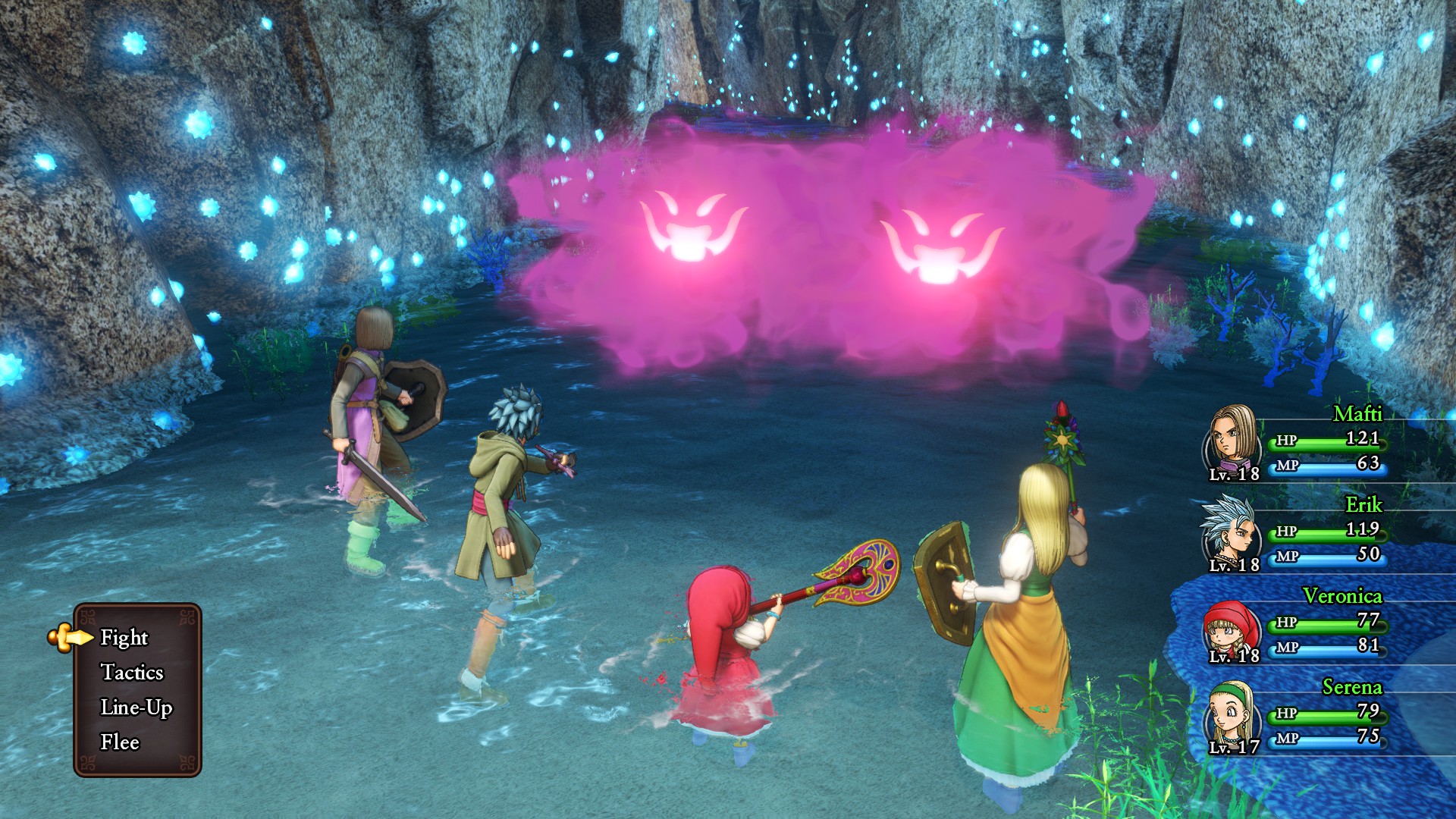This screenshot has width=1456, height=819.
Task: Select Flee to escape battle
Action: [120, 742]
